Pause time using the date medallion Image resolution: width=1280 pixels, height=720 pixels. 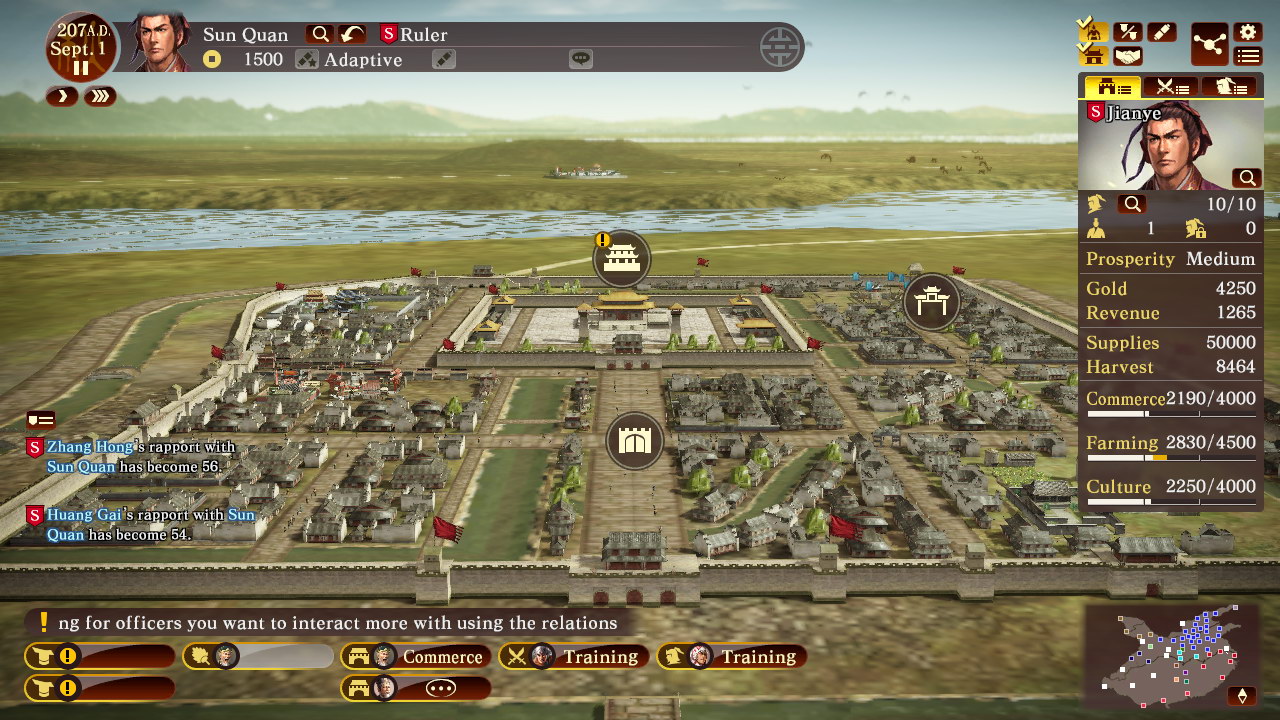(x=80, y=68)
